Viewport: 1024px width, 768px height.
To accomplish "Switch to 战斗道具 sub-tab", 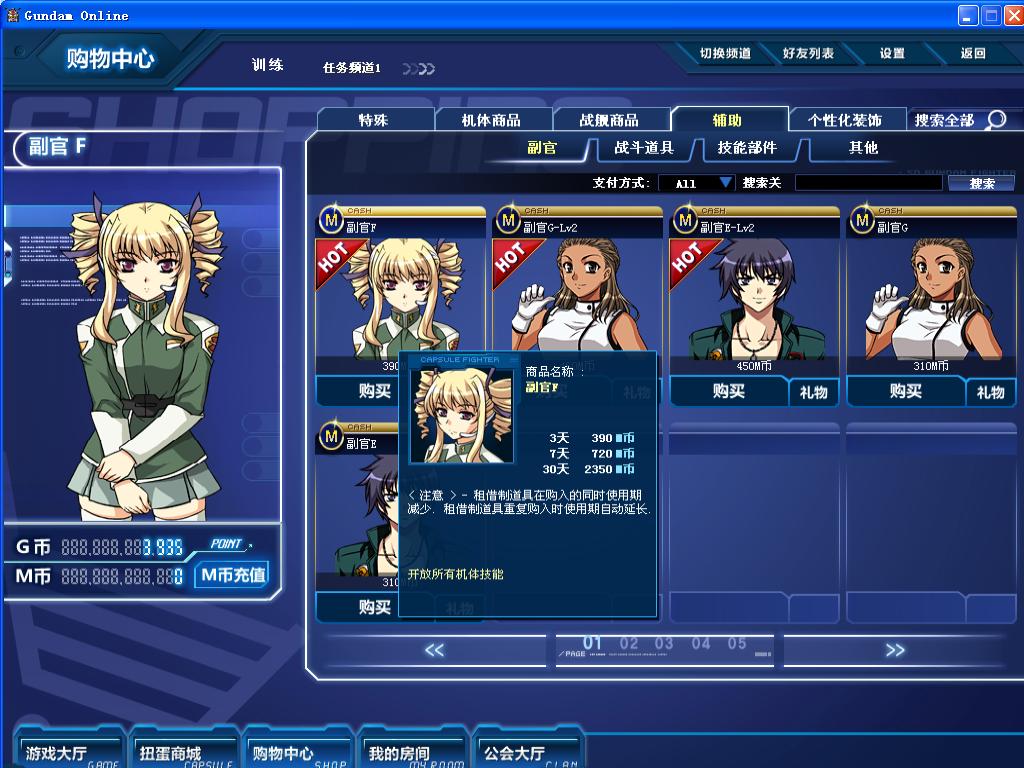I will pos(644,148).
